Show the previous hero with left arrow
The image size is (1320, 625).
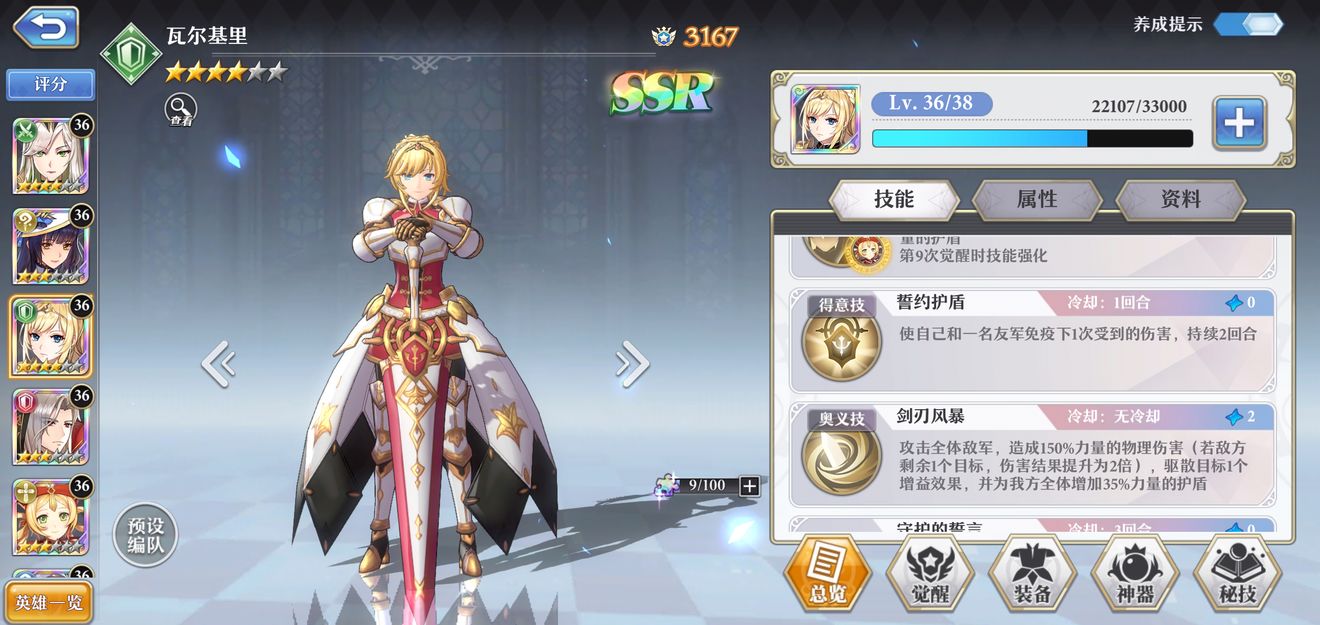tap(218, 364)
